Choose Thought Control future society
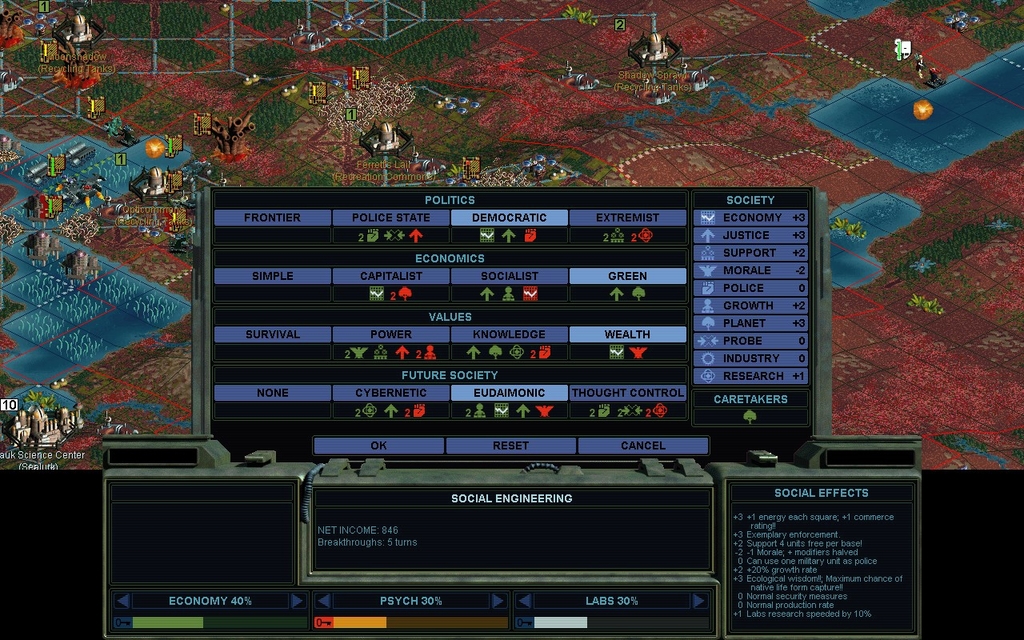The width and height of the screenshot is (1024, 640). pyautogui.click(x=627, y=393)
